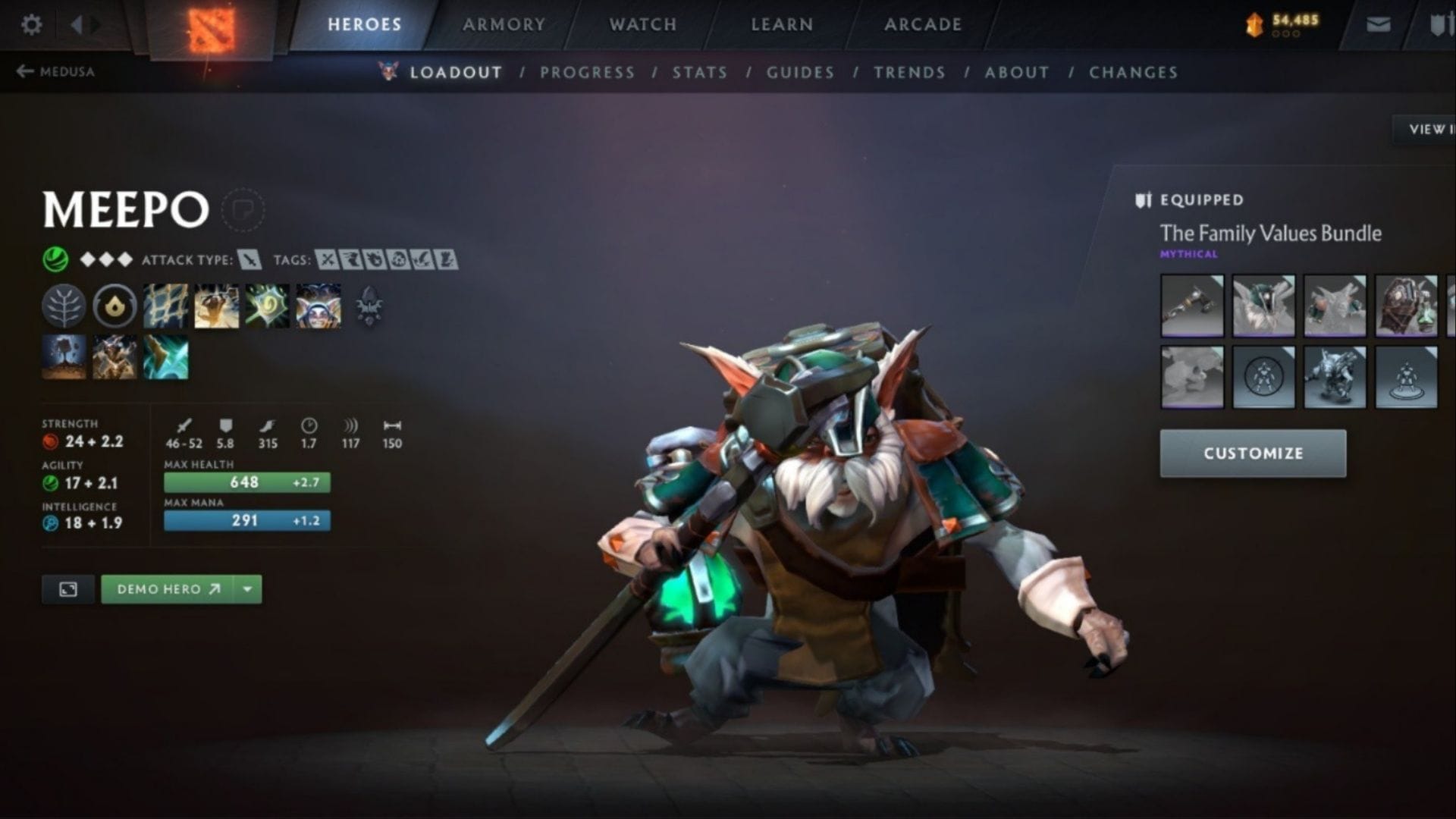Return to Medusa with the back arrow
The image size is (1456, 819).
point(55,71)
